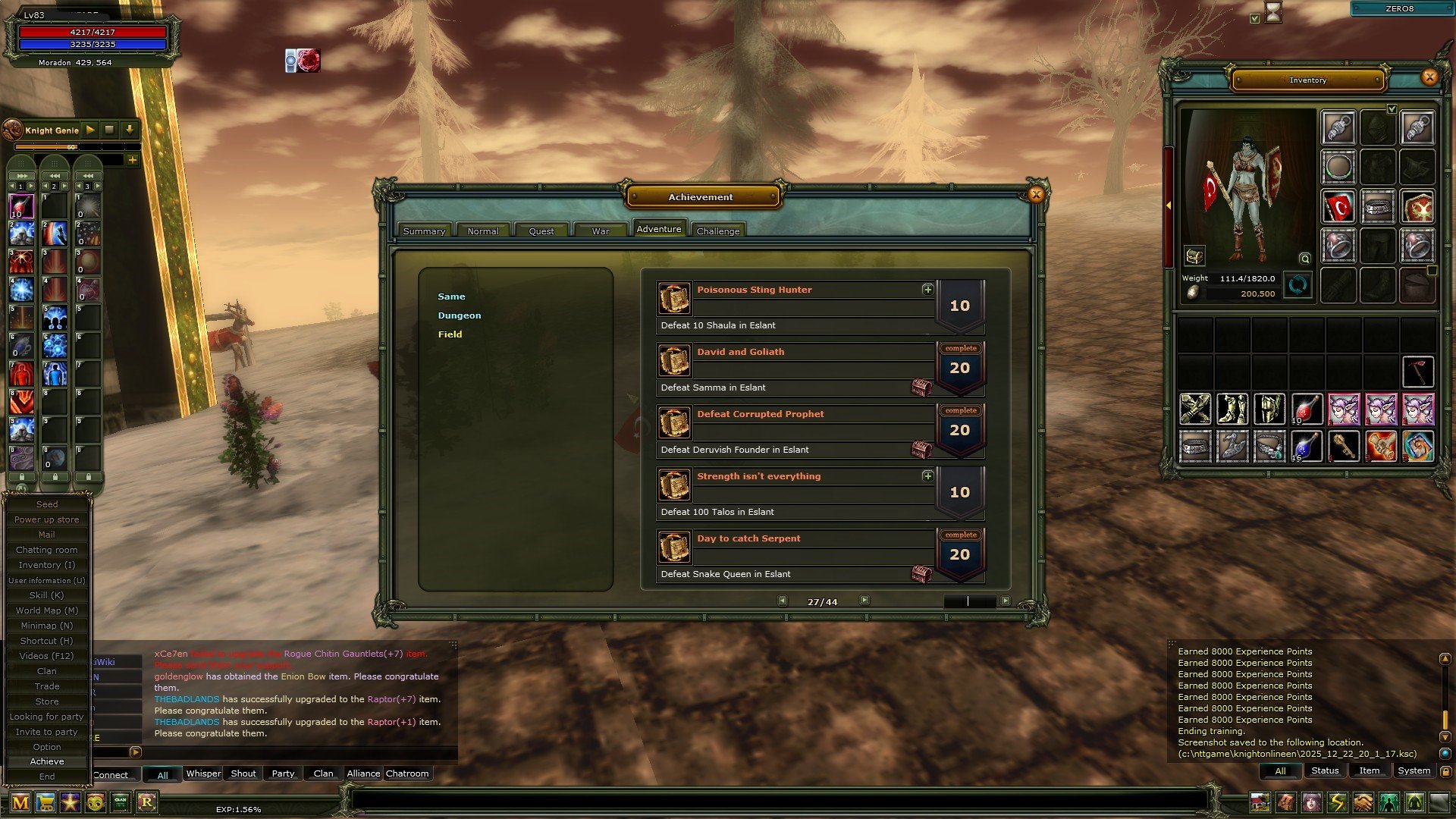Switch chat to the Party channel

283,773
